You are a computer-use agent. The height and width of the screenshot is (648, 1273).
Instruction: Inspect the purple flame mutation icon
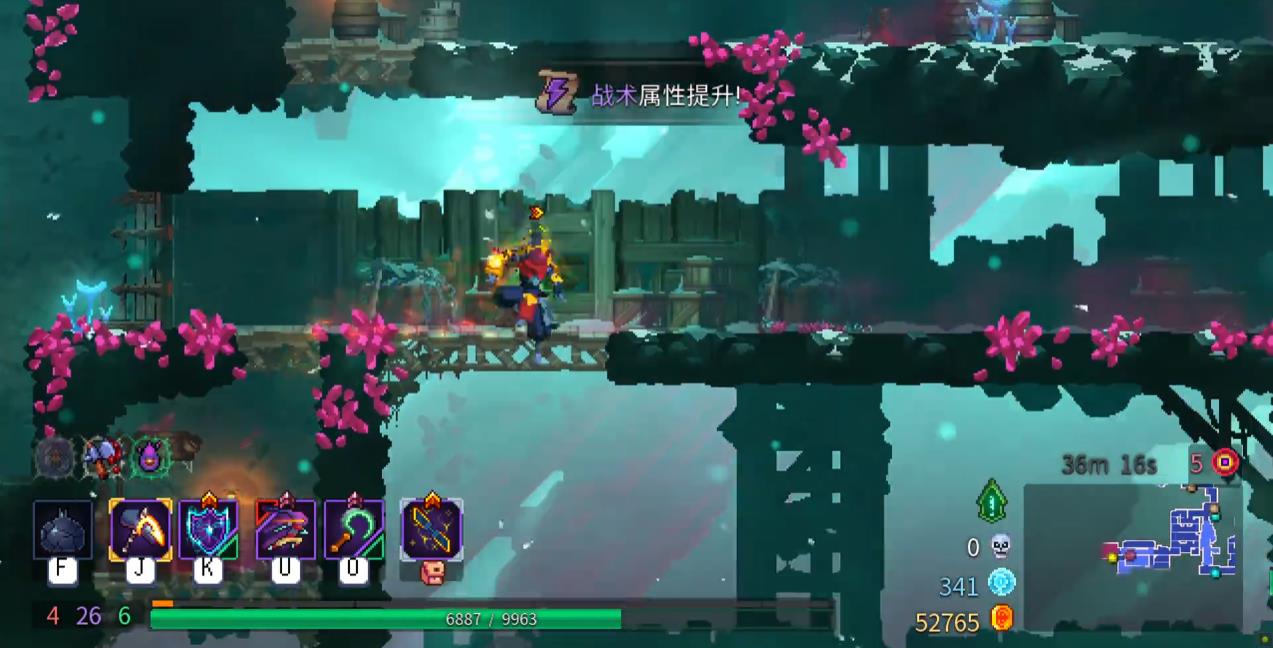(x=150, y=457)
